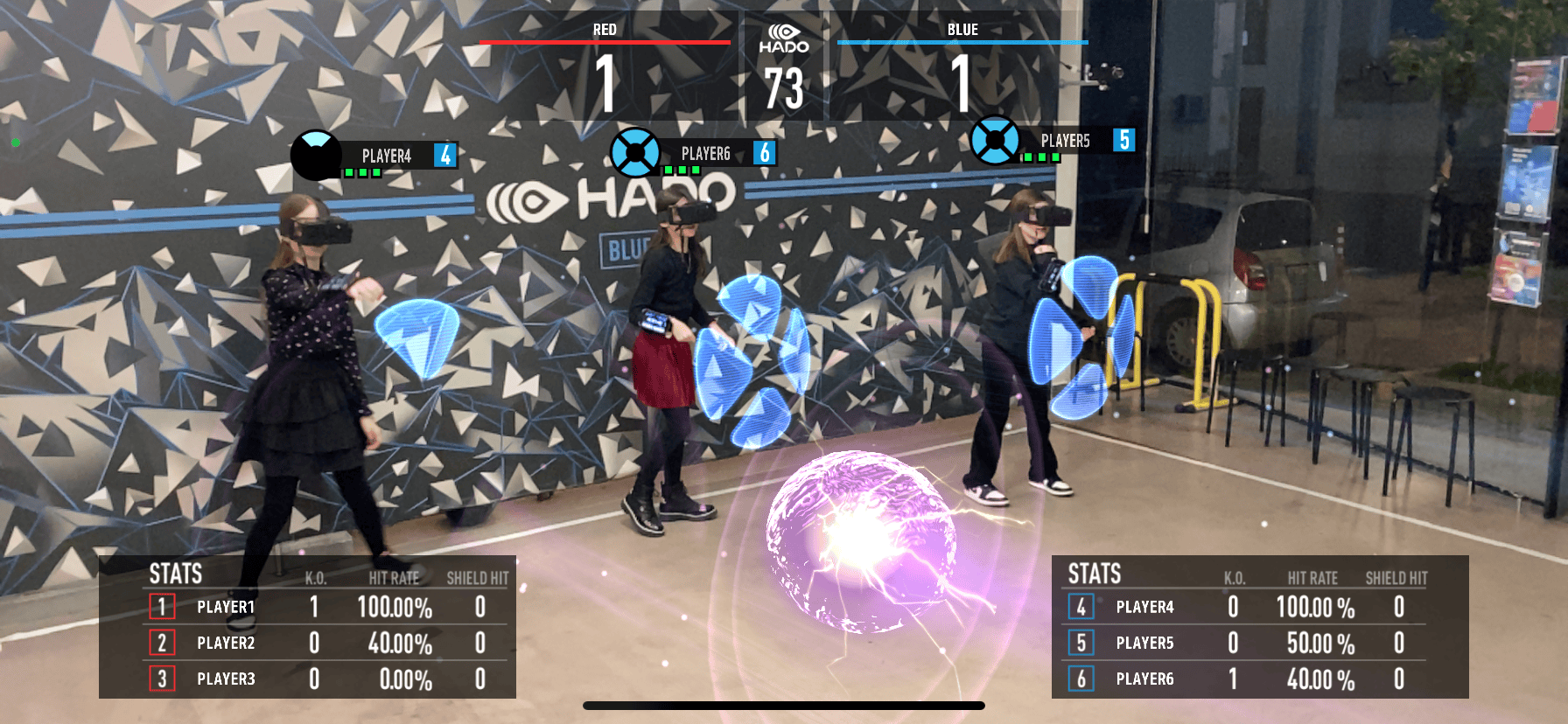Viewport: 1568px width, 724px height.
Task: Click the PLAYER5 name tag above the player
Action: [x=1065, y=140]
